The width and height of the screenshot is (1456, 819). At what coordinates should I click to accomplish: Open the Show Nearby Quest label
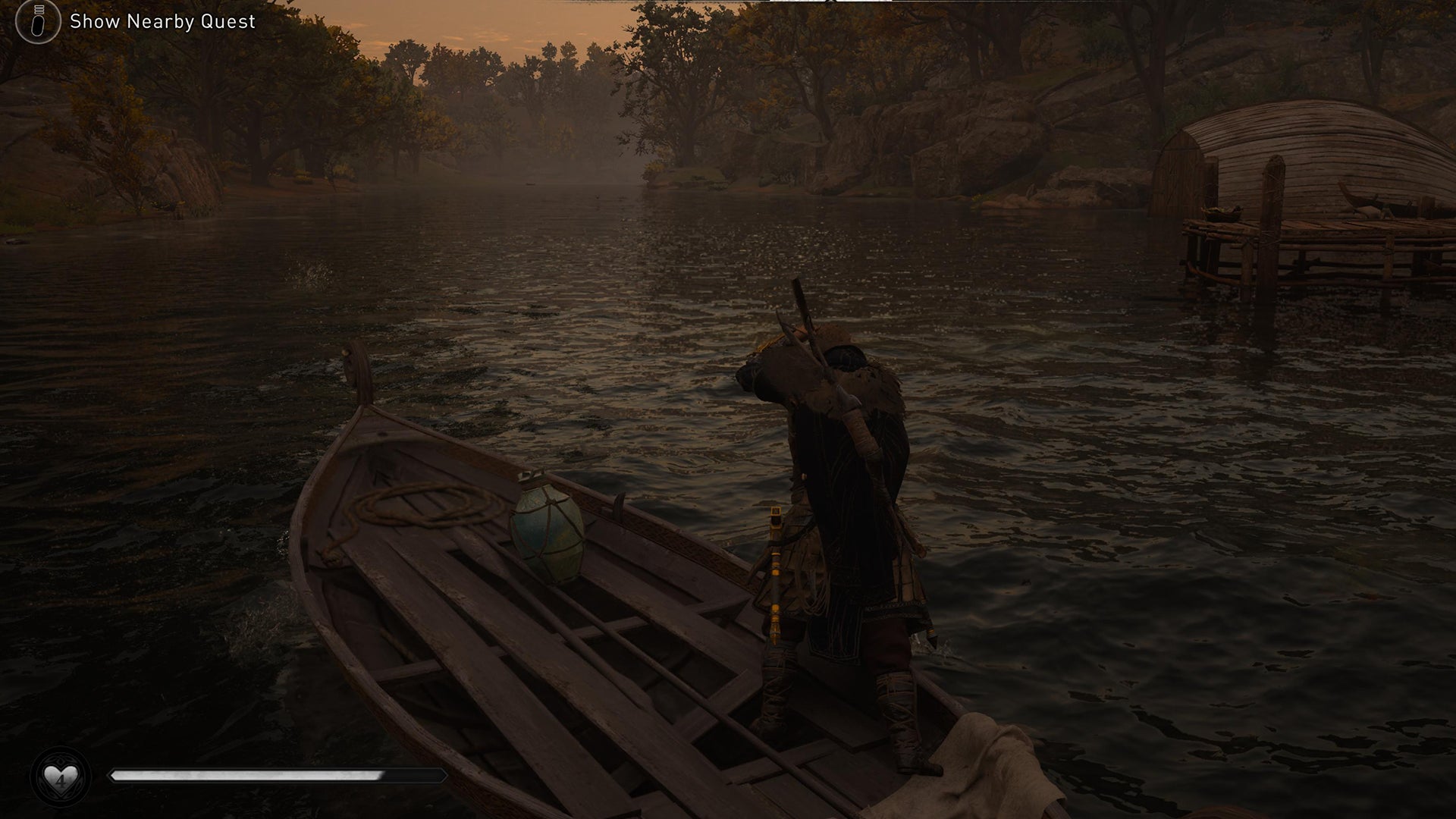[162, 21]
